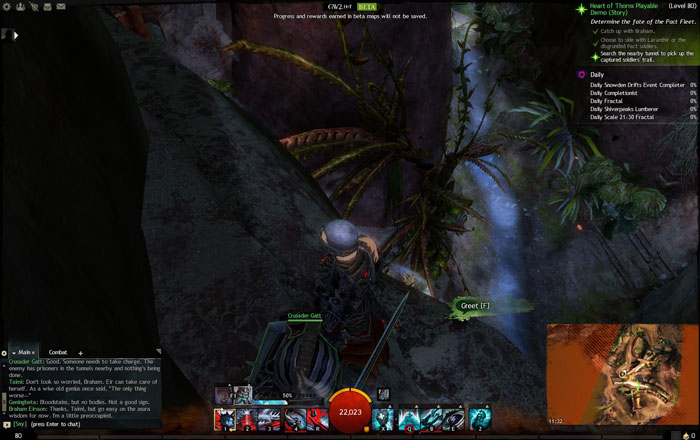Image resolution: width=700 pixels, height=440 pixels.
Task: Choose the Greet interaction prompt
Action: click(473, 305)
